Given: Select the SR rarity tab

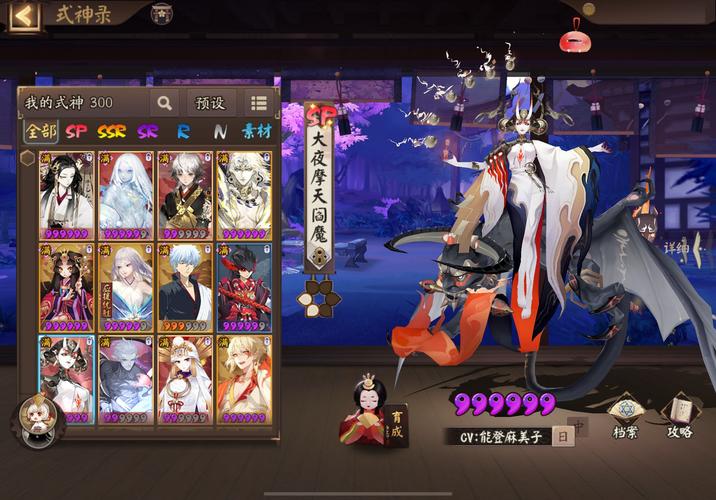Looking at the screenshot, I should click(x=147, y=131).
